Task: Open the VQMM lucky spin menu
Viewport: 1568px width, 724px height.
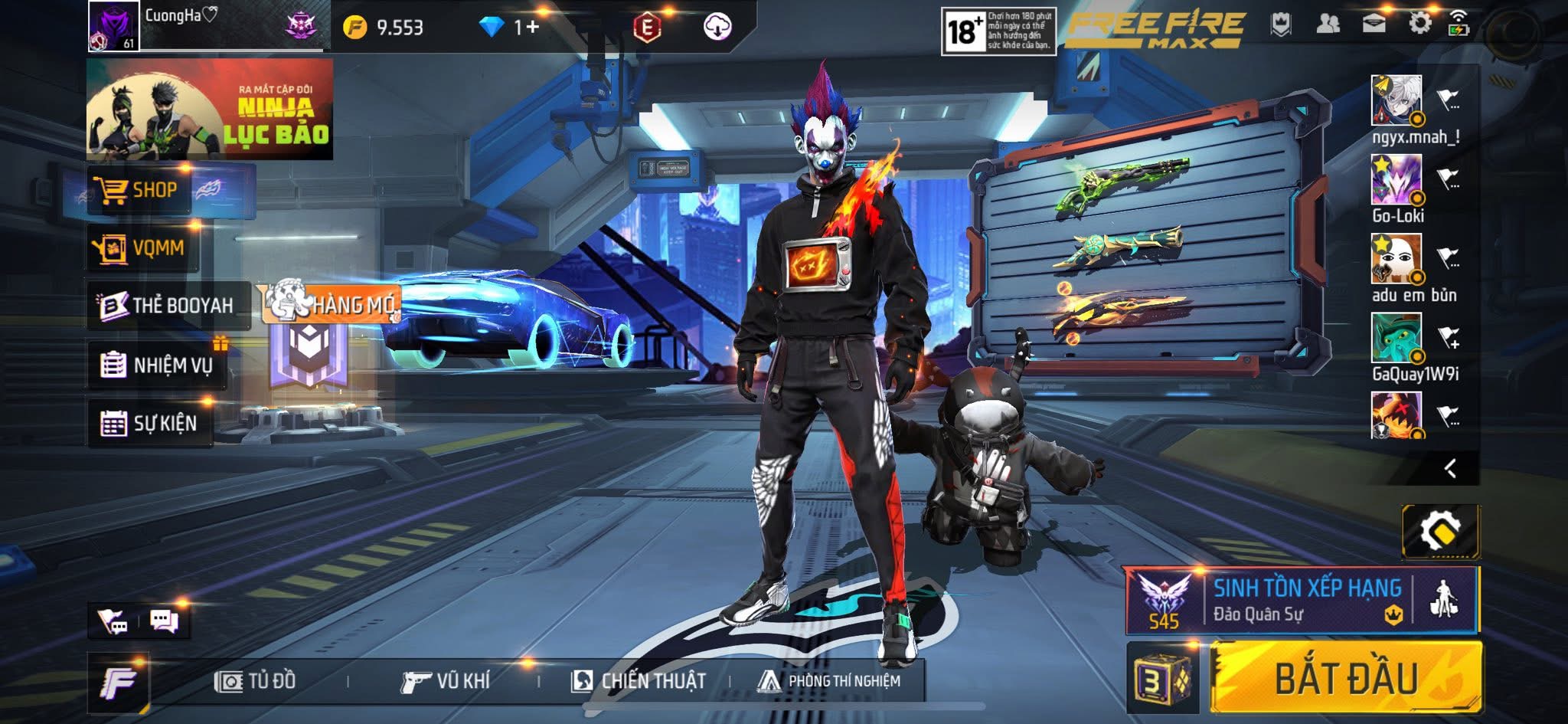Action: pos(141,248)
